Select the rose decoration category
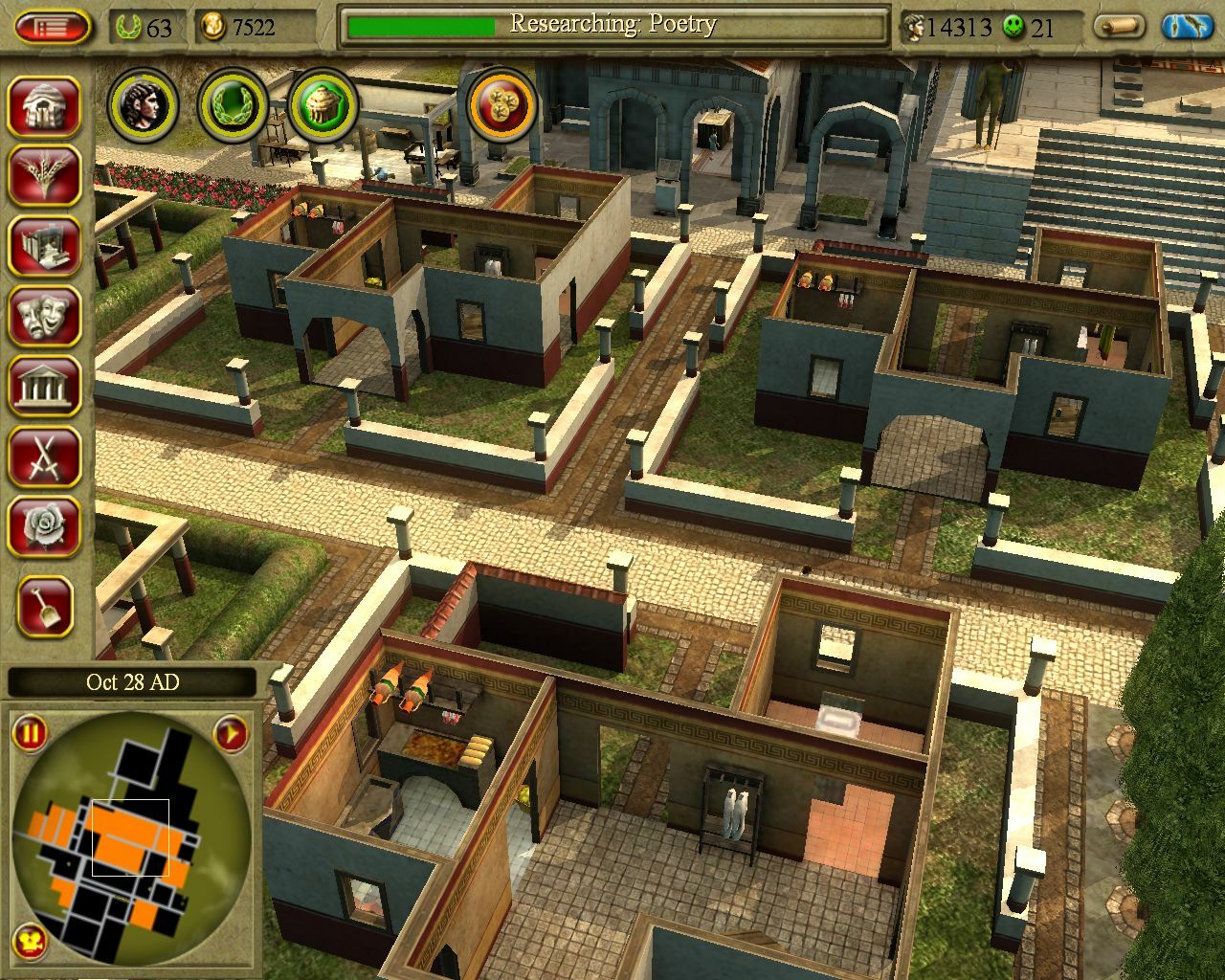 coord(44,525)
